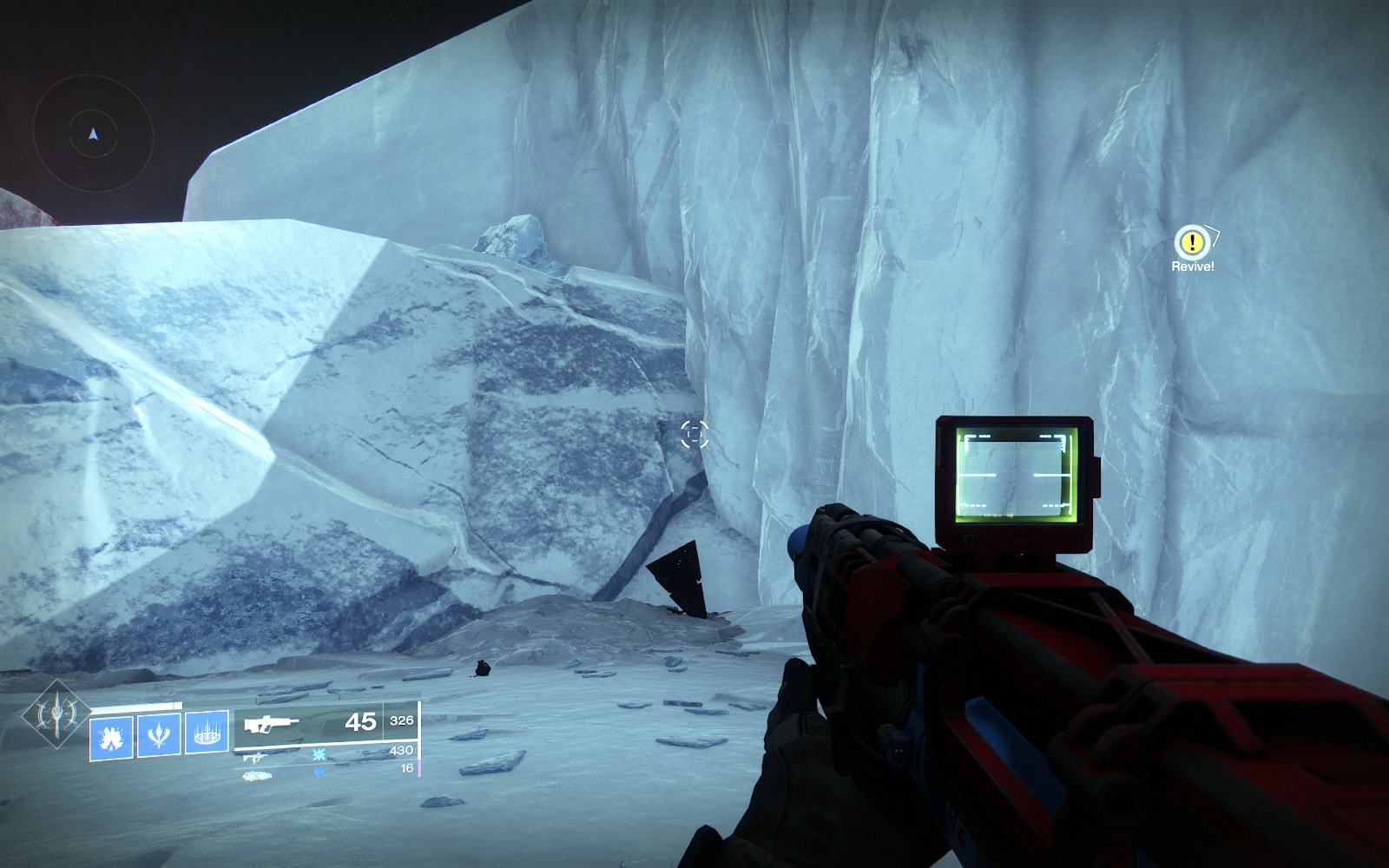Viewport: 1389px width, 868px height.
Task: Select the heavy machine gun silhouette icon
Action: click(258, 775)
